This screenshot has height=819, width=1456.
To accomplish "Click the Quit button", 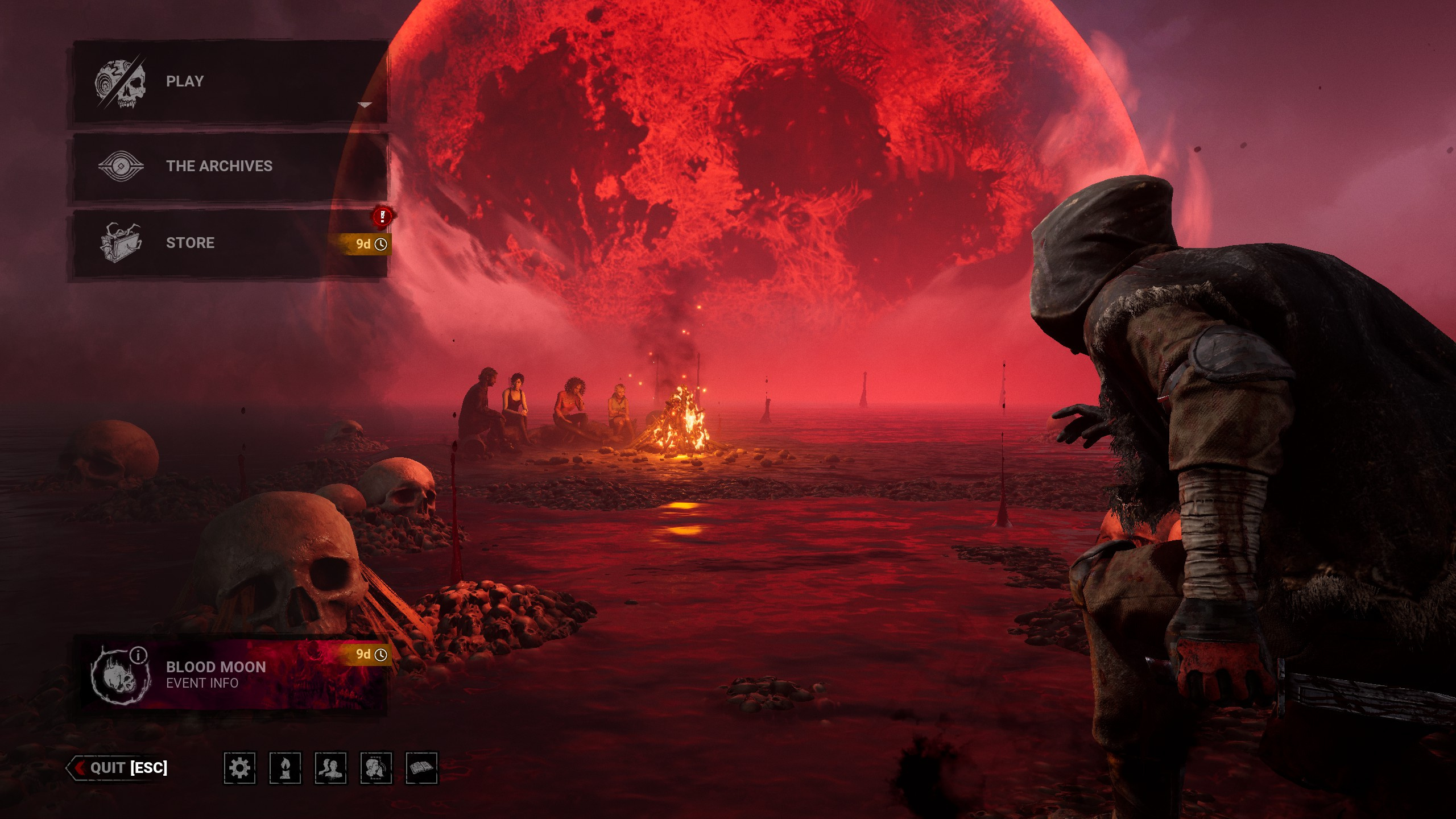I will (x=119, y=768).
